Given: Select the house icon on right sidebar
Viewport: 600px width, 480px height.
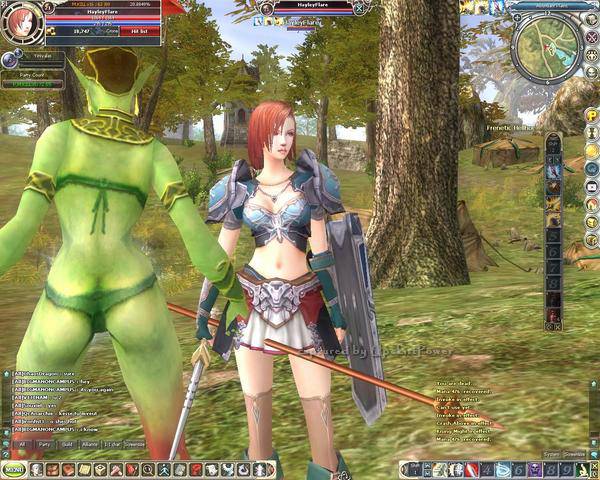Looking at the screenshot, I should 592,187.
